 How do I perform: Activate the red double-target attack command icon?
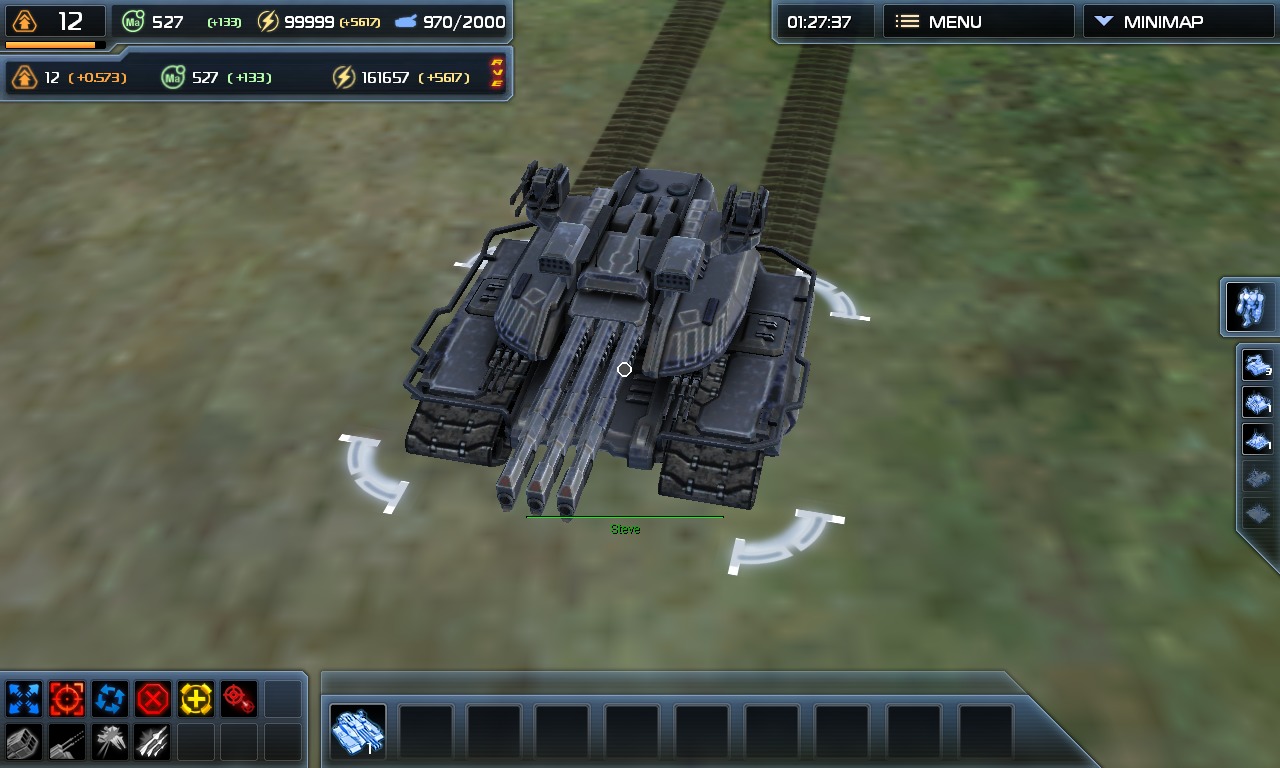[239, 698]
